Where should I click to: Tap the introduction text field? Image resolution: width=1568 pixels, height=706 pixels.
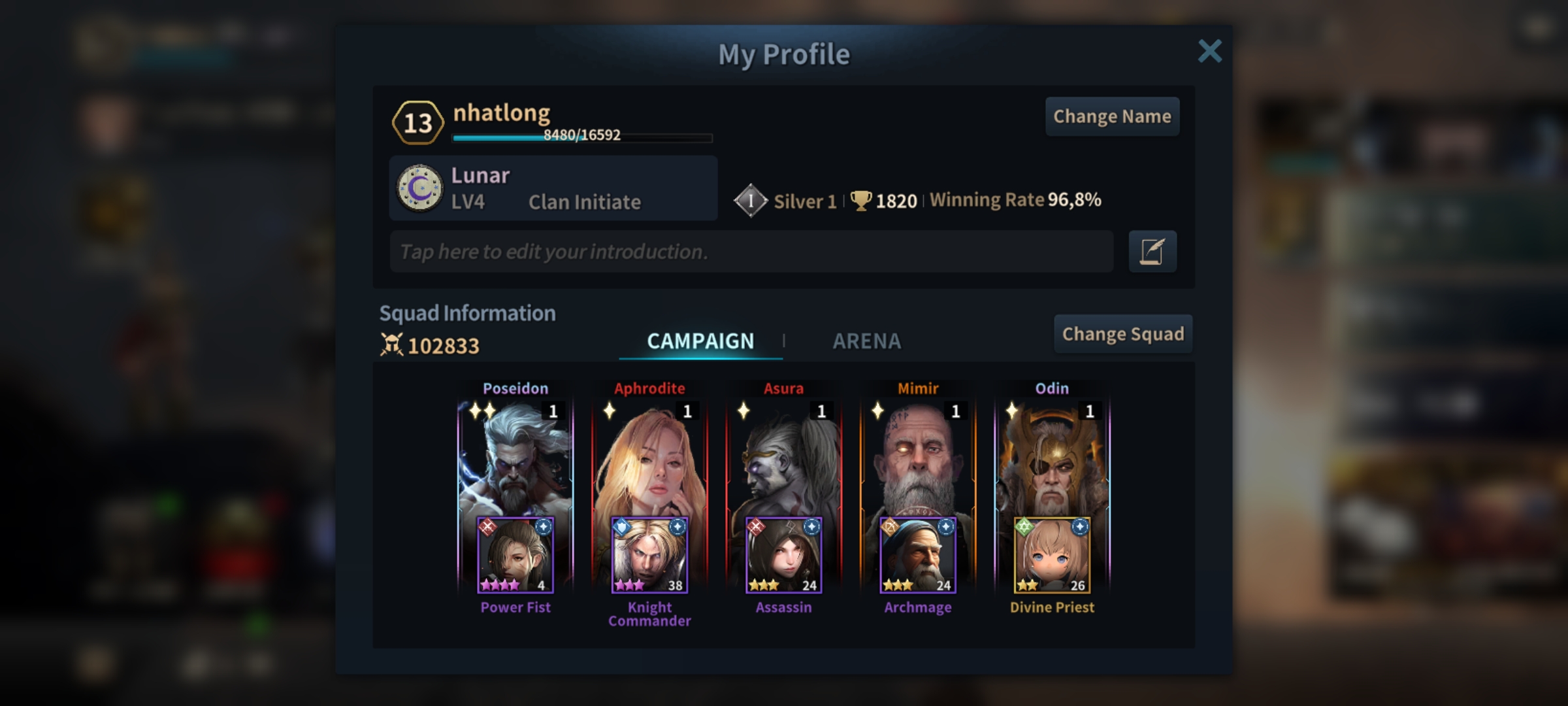click(751, 252)
